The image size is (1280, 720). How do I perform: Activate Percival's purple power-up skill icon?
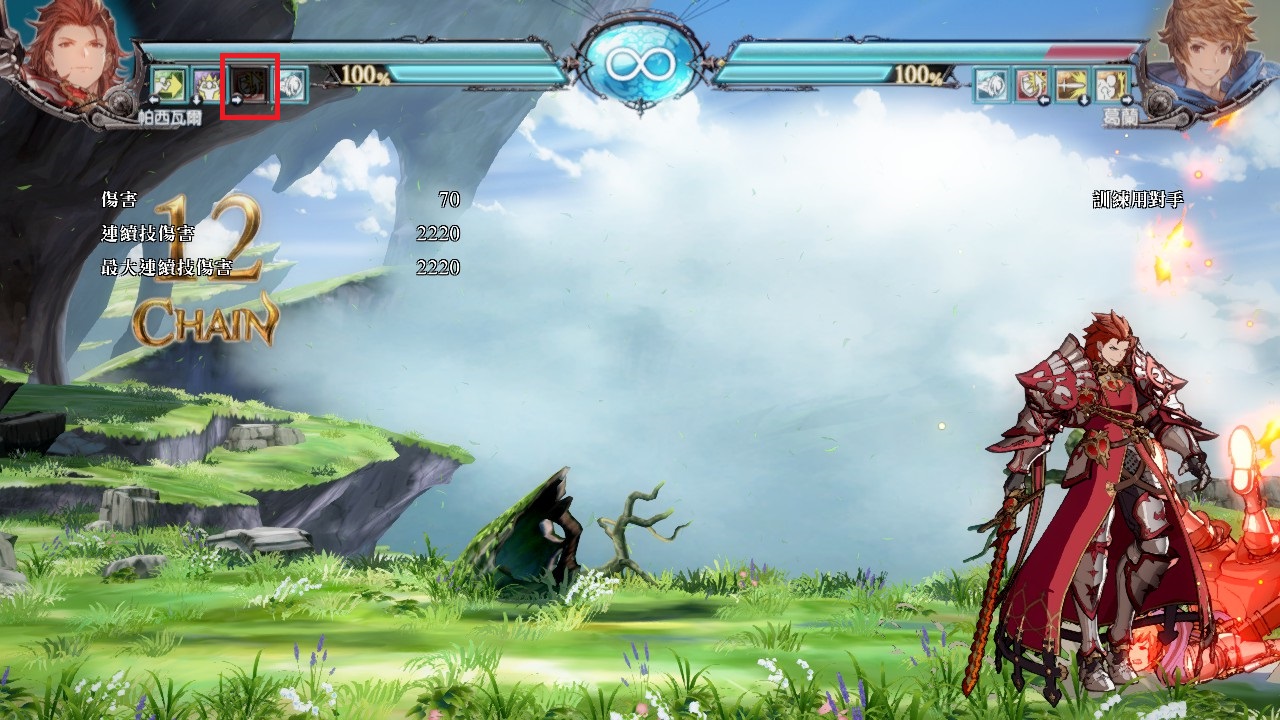(x=207, y=84)
